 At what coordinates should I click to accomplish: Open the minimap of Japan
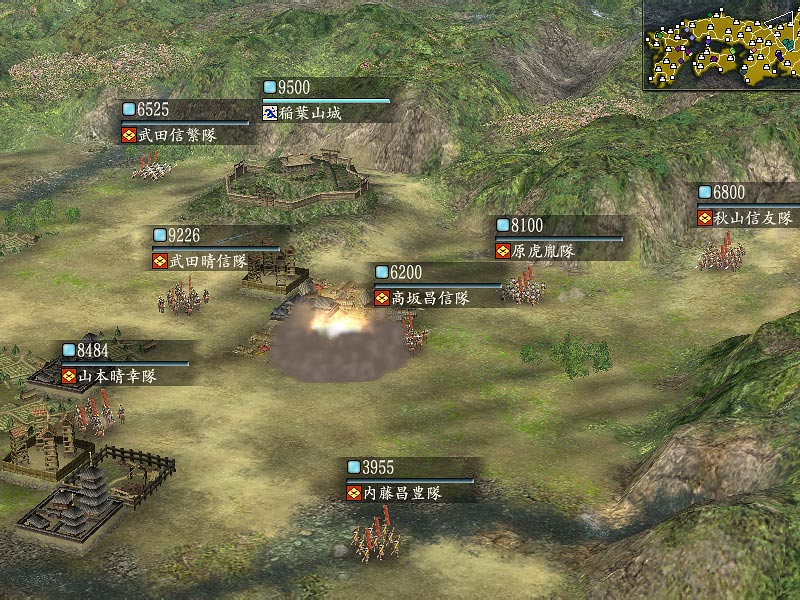coord(721,45)
